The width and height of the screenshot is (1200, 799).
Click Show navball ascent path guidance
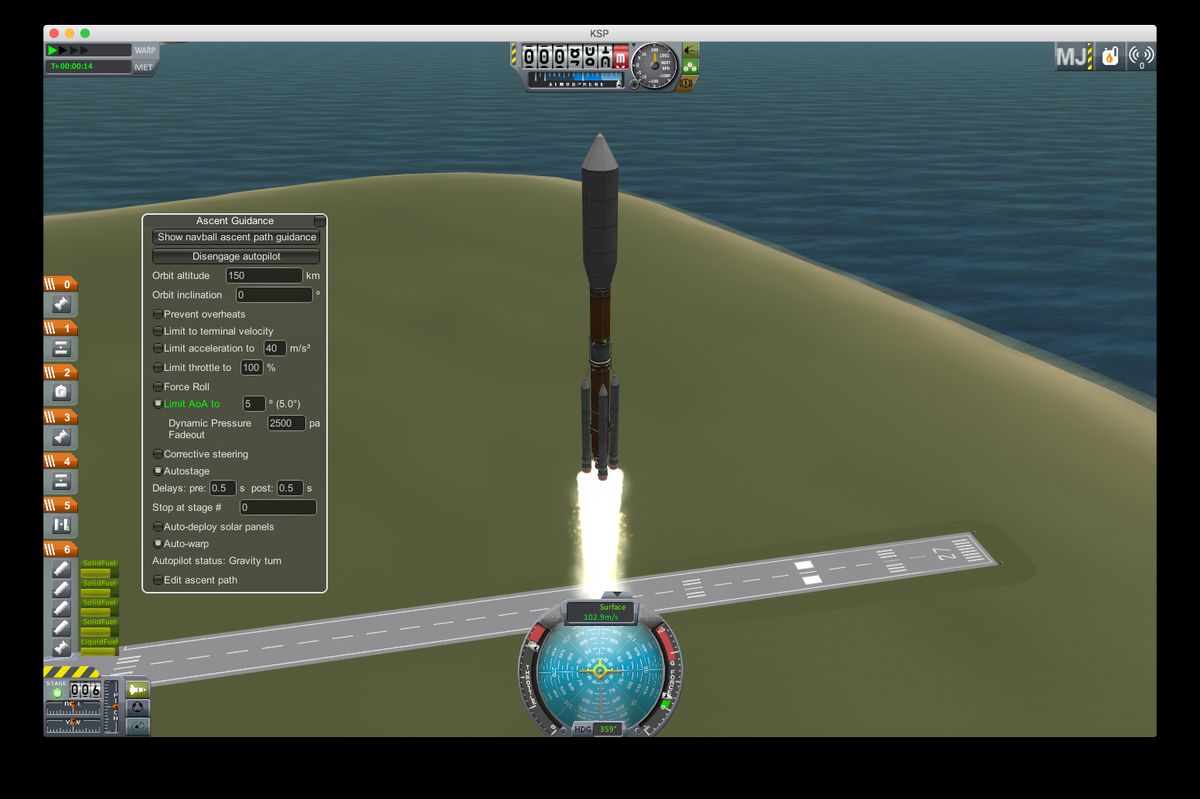tap(236, 237)
